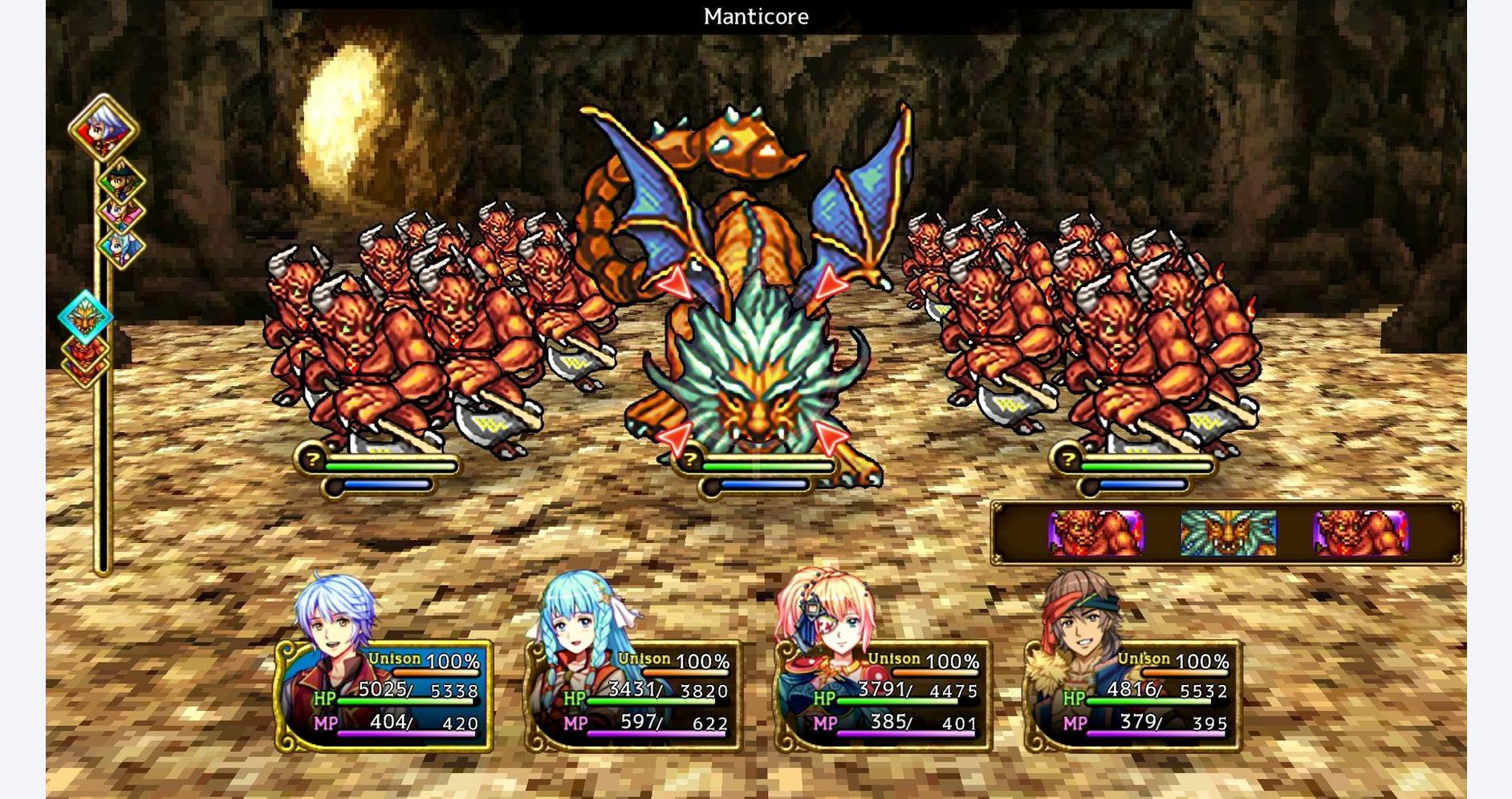This screenshot has width=1512, height=799.
Task: Select the leftmost demon thumbnail in the enemy target panel
Action: click(x=1095, y=532)
